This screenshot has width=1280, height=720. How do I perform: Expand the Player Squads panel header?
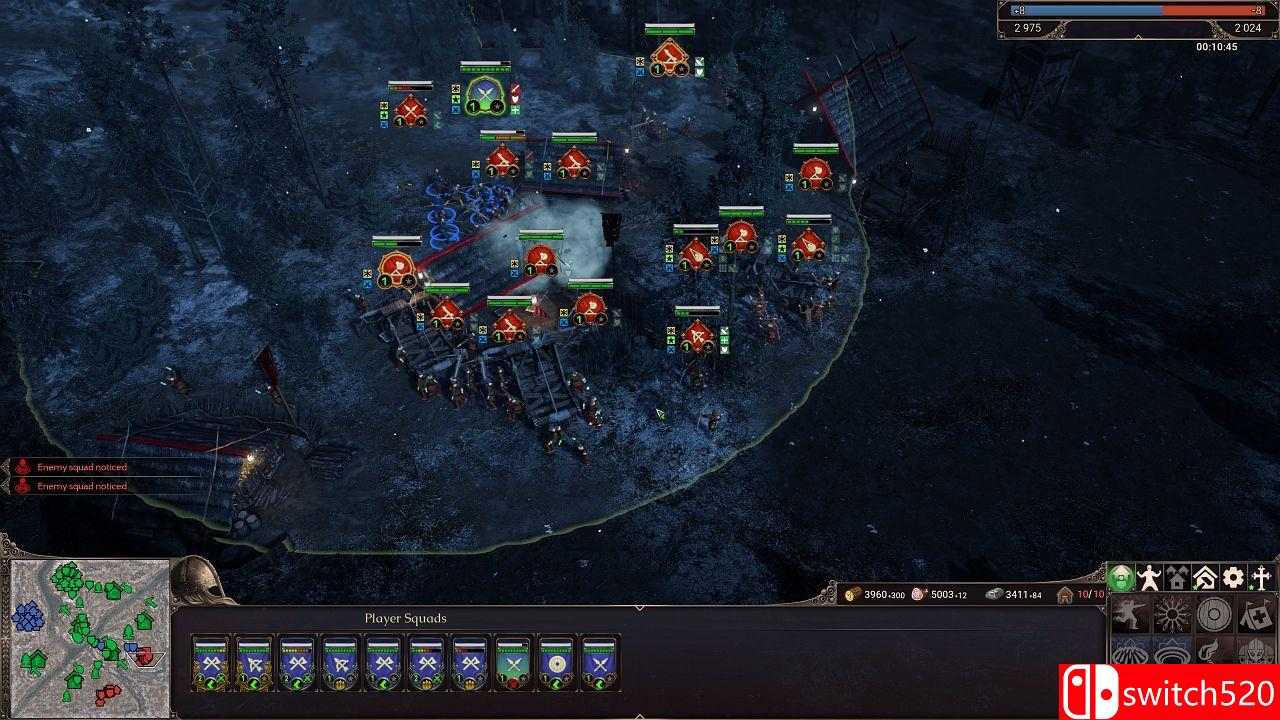(405, 618)
